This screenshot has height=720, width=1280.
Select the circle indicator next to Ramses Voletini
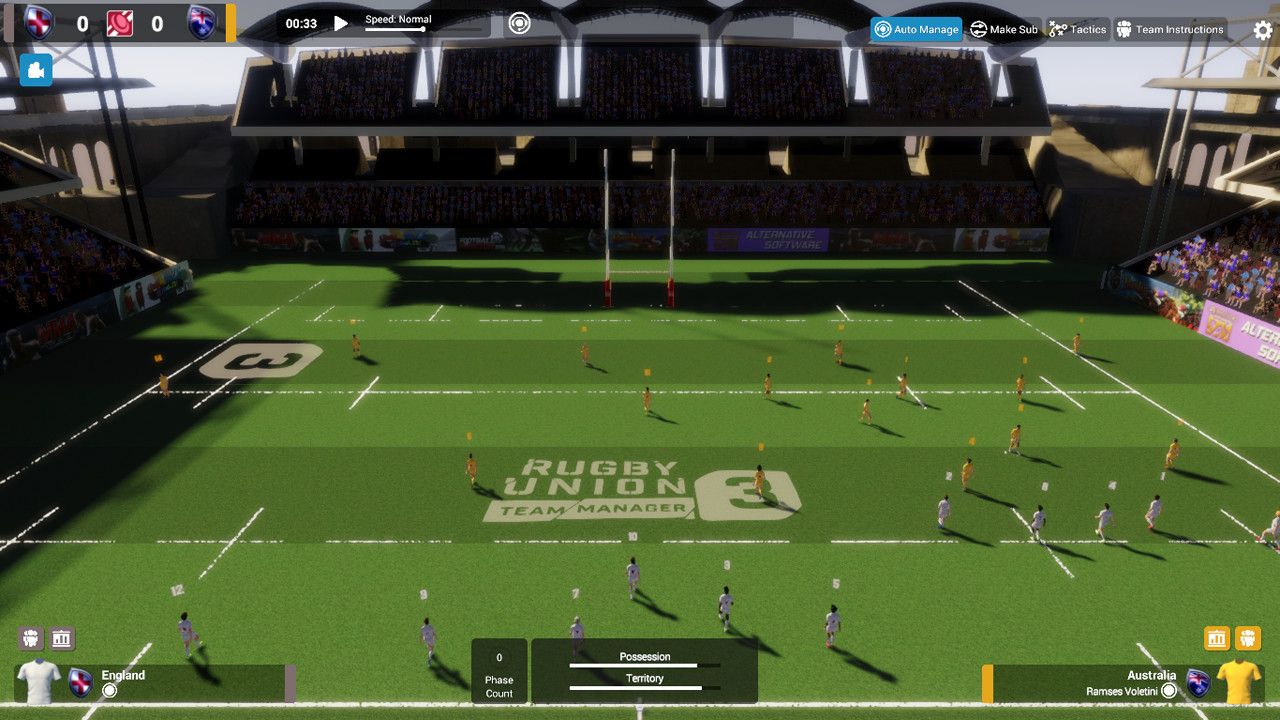(1169, 691)
